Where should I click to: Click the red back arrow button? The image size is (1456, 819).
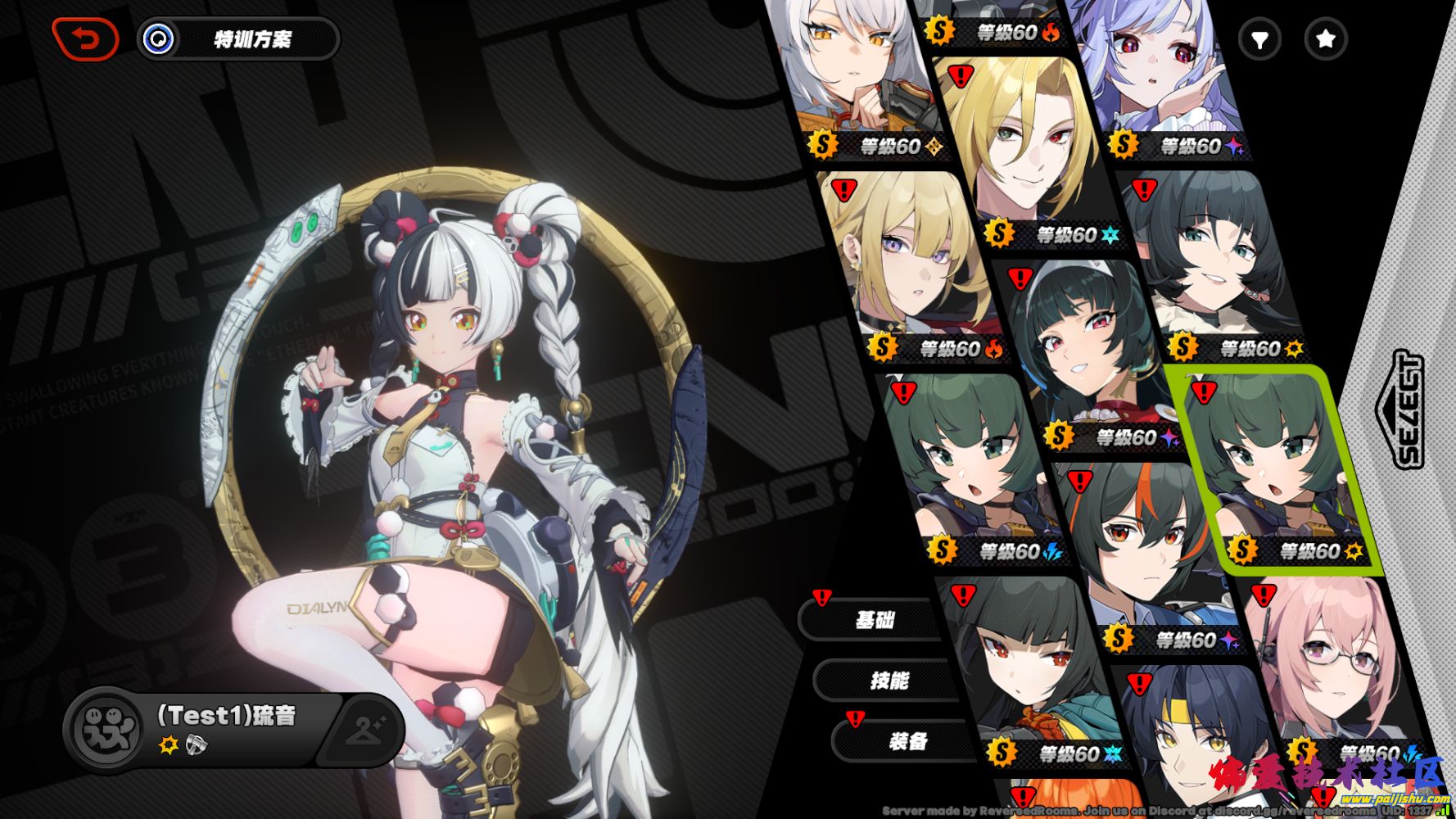(85, 38)
